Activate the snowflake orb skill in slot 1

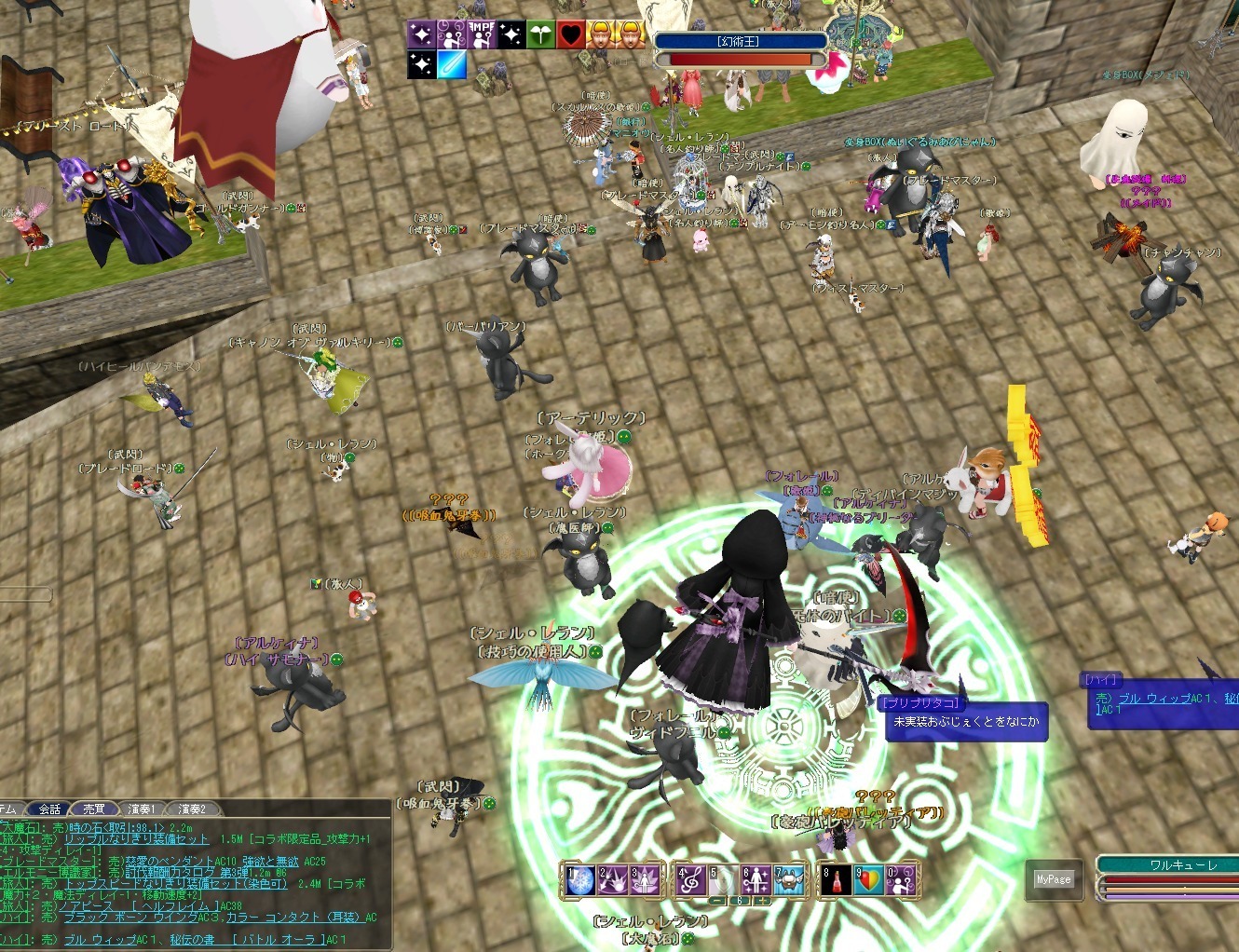[x=580, y=880]
